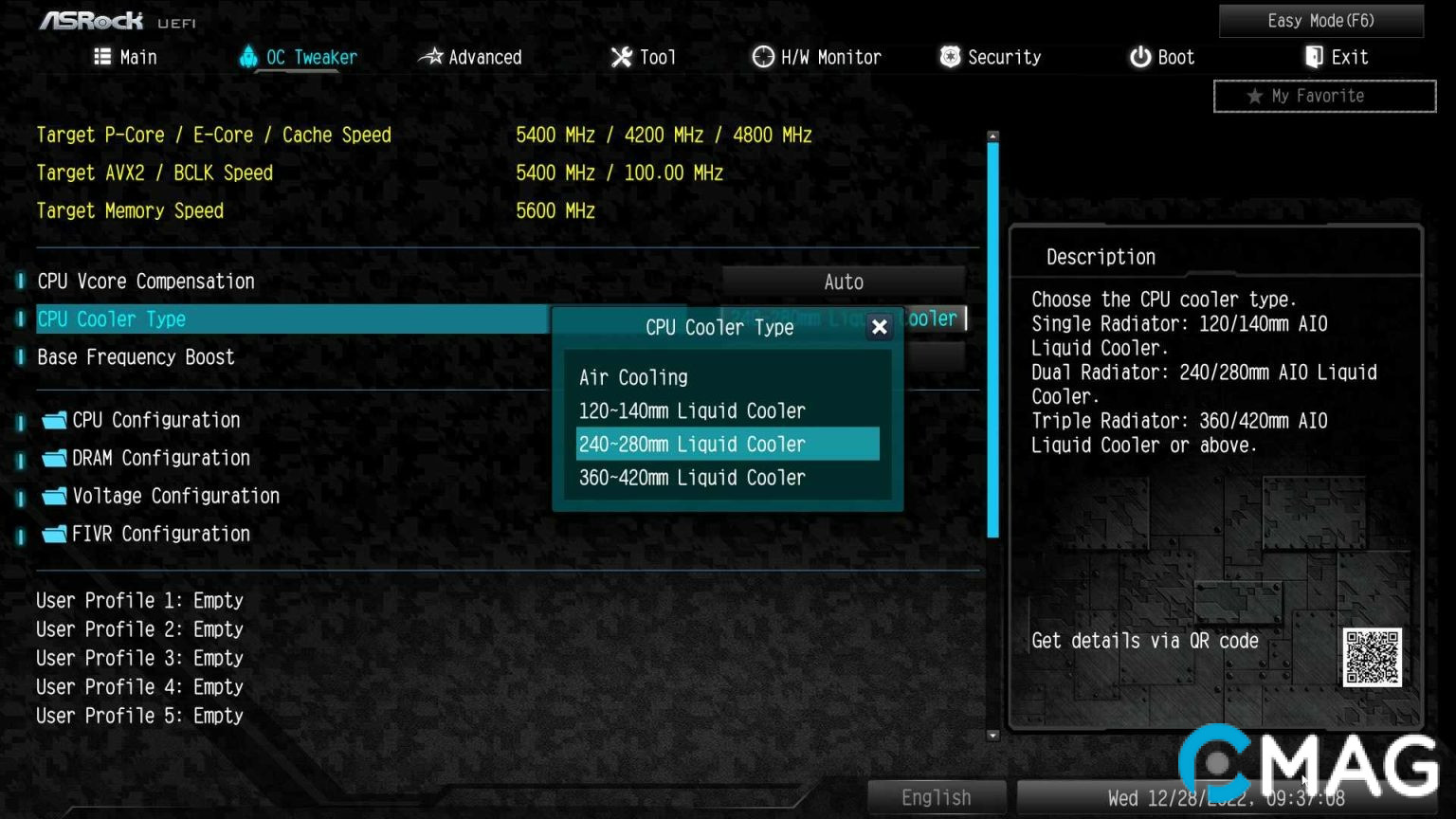Screen dimensions: 1456x819
Task: Select the Exit tab
Action: click(x=1337, y=58)
